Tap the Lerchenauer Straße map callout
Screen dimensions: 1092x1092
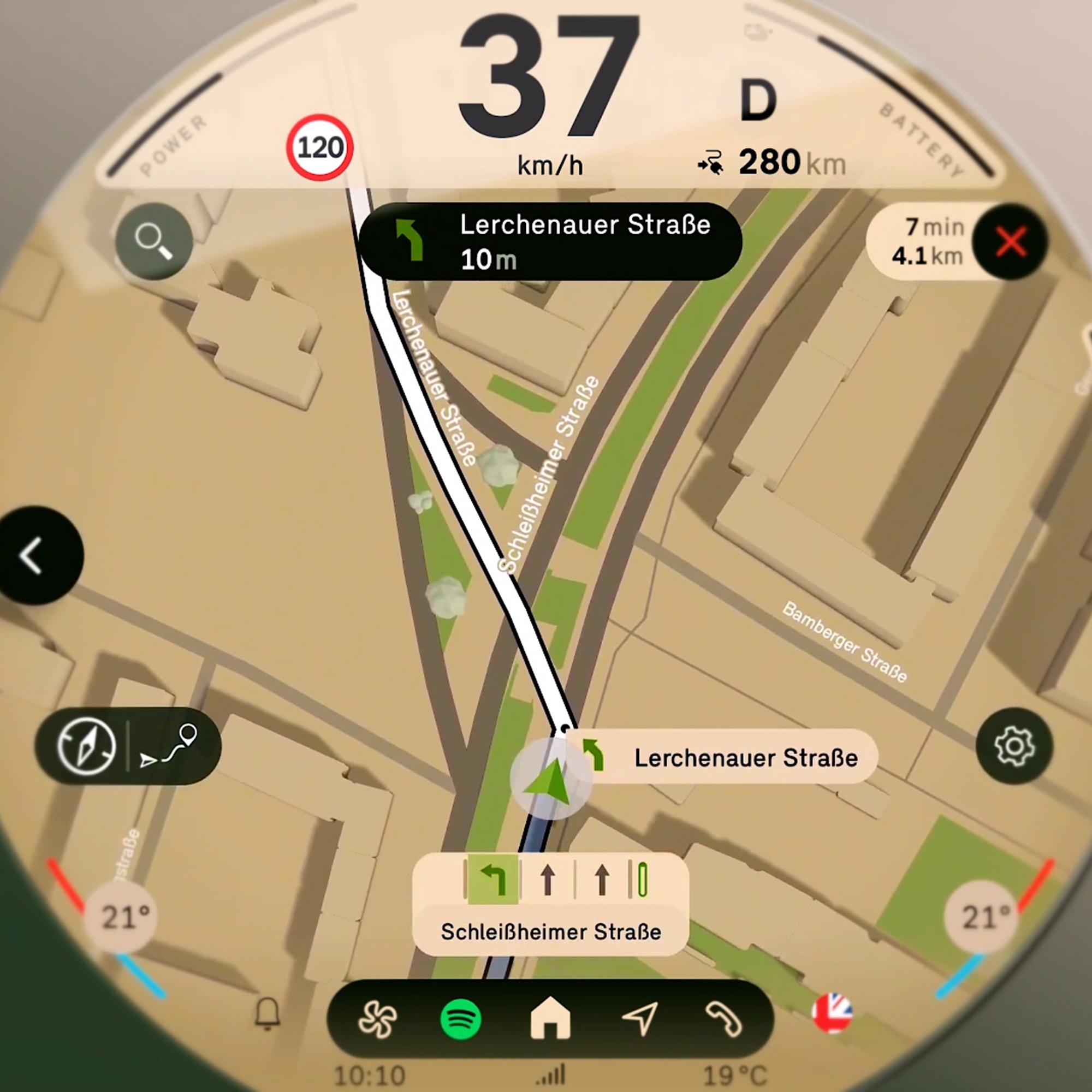[x=729, y=757]
